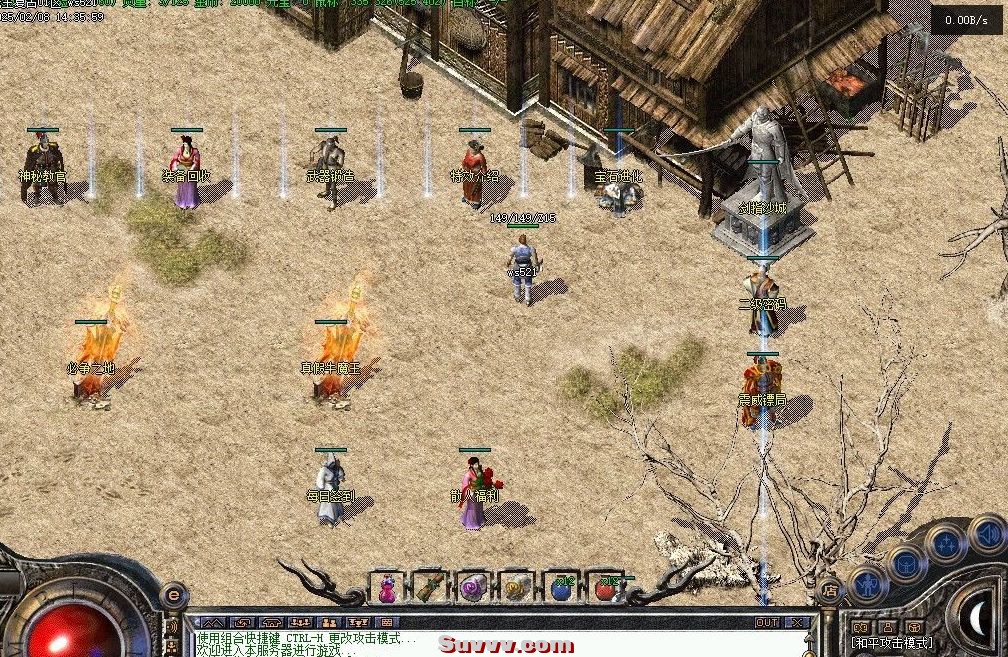Use the pink potion in the belt
1008x657 pixels.
pyautogui.click(x=386, y=589)
